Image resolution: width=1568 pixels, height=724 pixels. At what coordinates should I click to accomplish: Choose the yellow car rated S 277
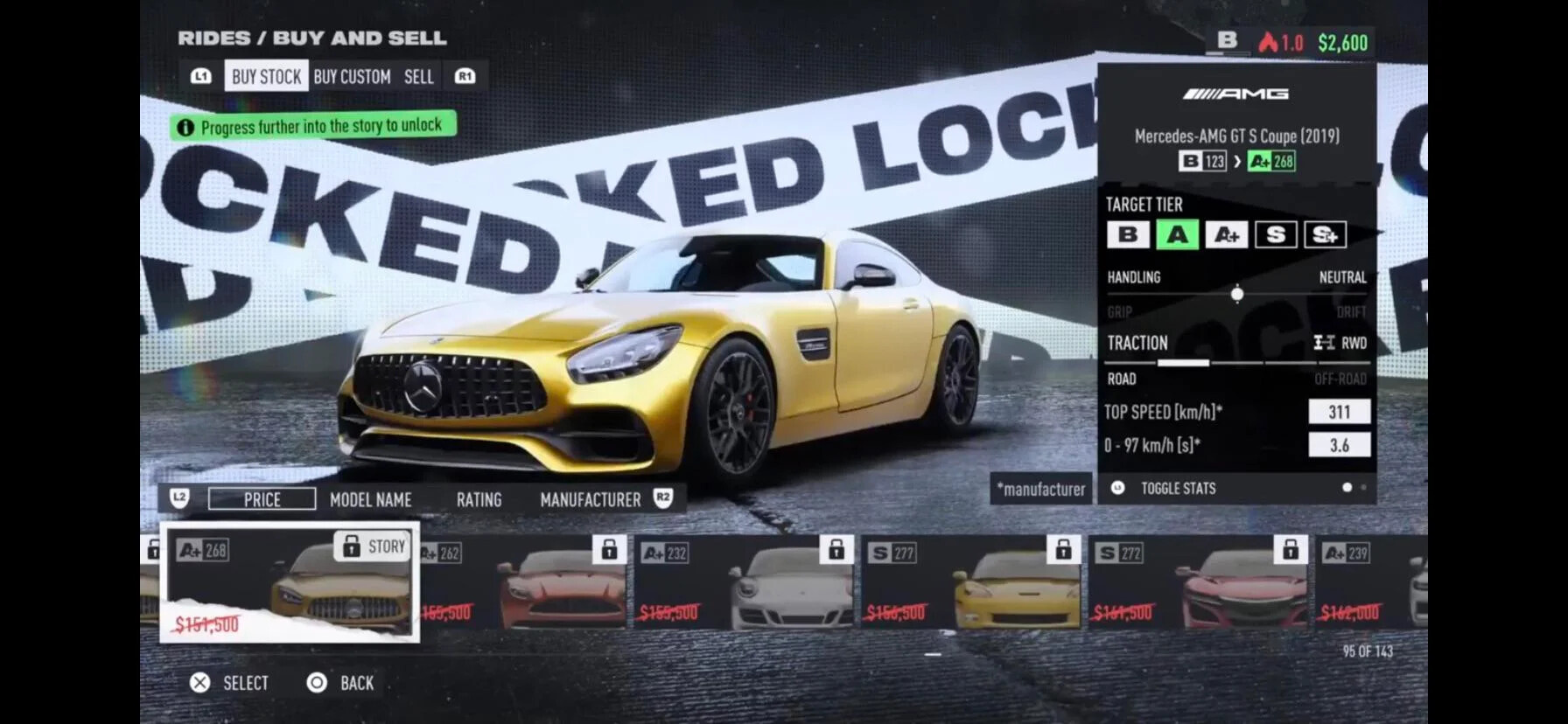point(971,582)
